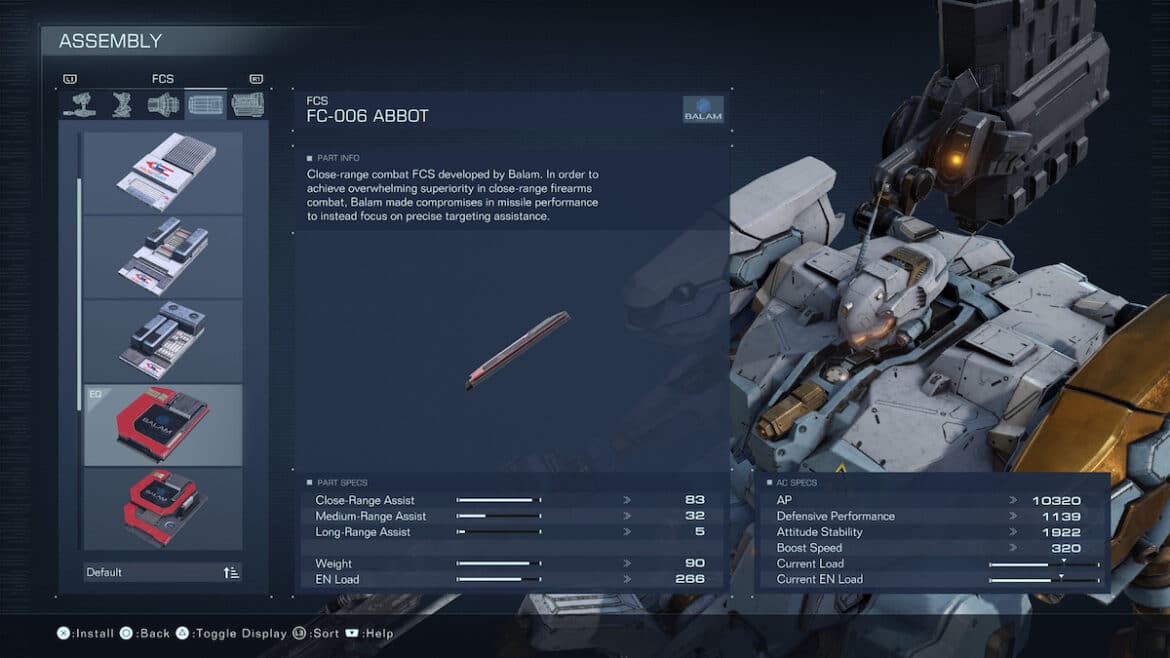Open the legs parts tab
The height and width of the screenshot is (658, 1170).
tap(122, 104)
